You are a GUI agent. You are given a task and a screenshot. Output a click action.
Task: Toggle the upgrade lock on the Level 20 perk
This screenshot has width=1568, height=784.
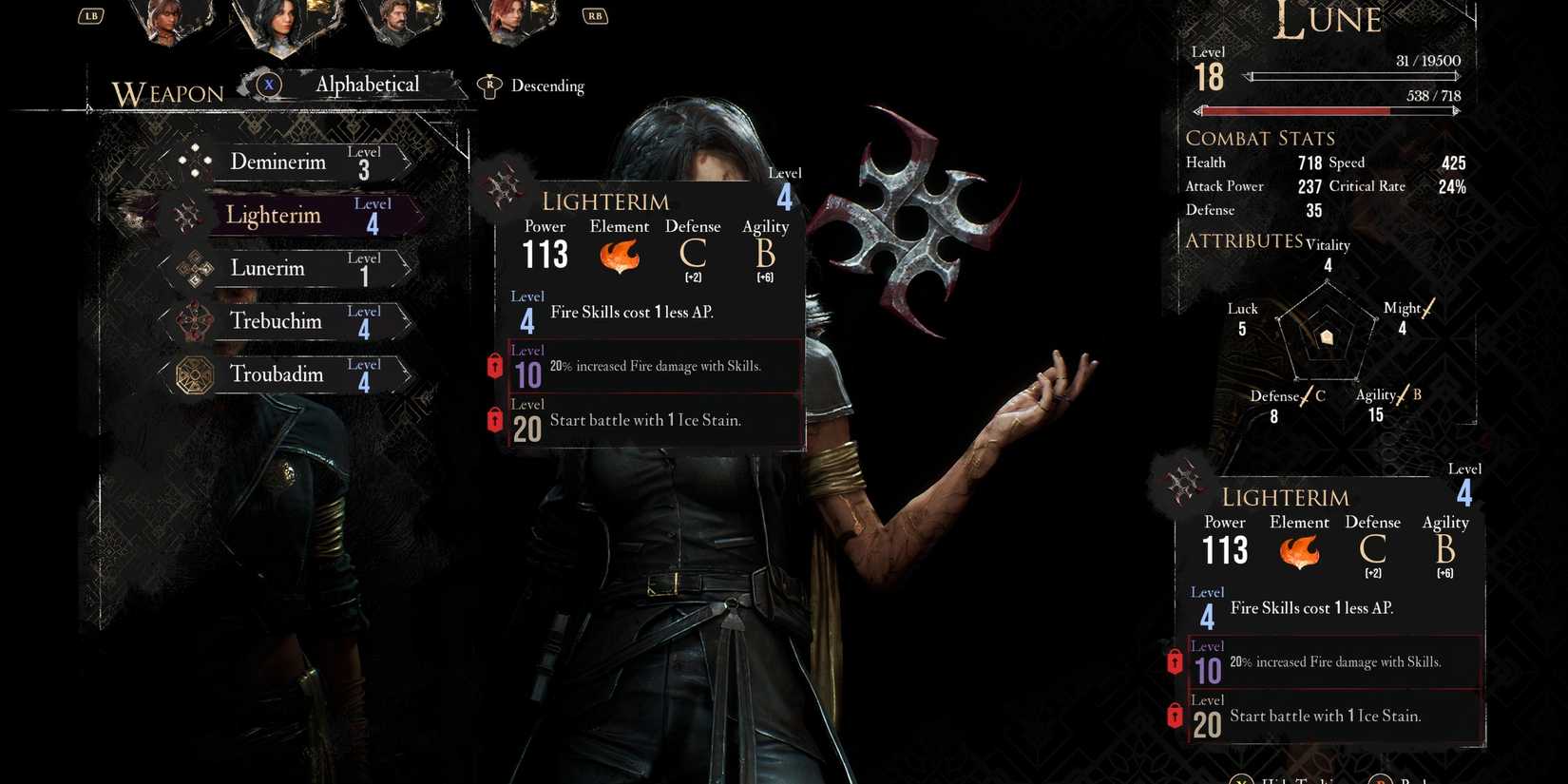tap(495, 419)
